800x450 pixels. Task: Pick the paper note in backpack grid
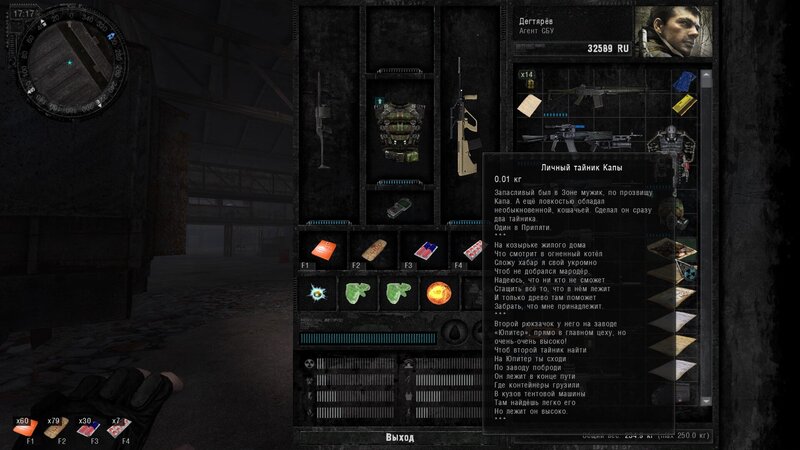tap(531, 104)
